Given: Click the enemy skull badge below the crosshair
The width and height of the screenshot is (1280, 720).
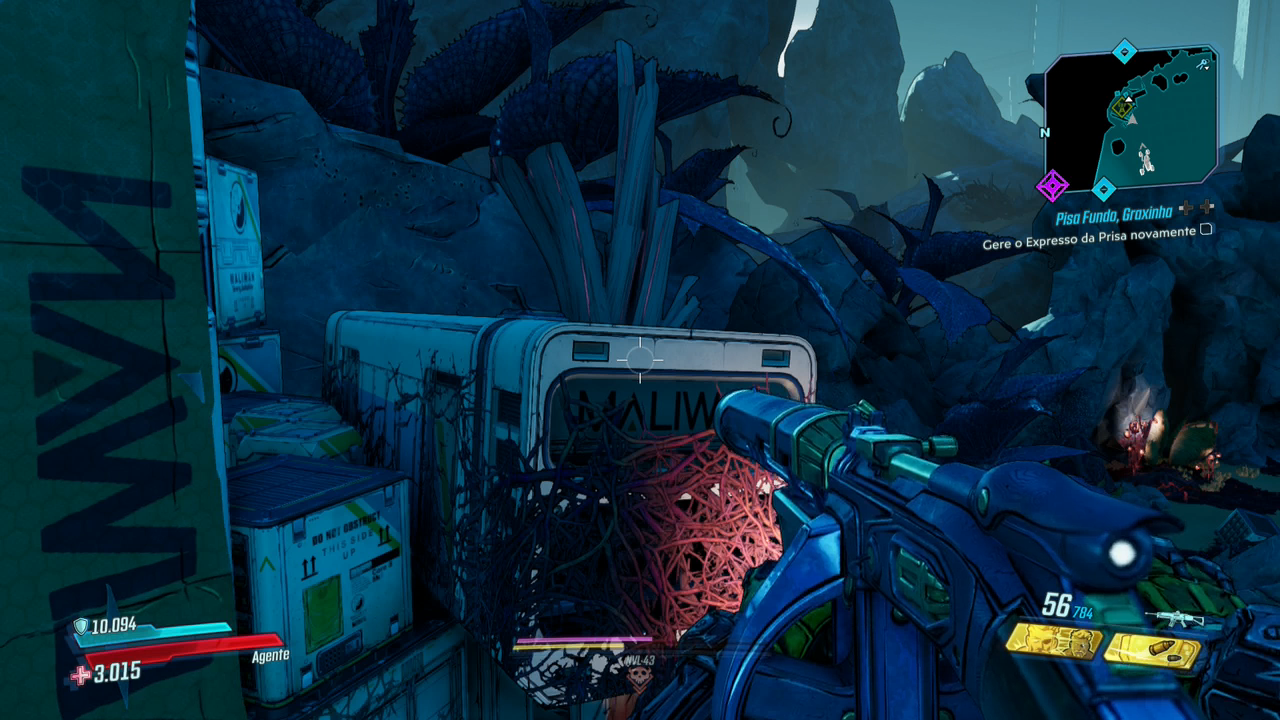Looking at the screenshot, I should coord(638,676).
